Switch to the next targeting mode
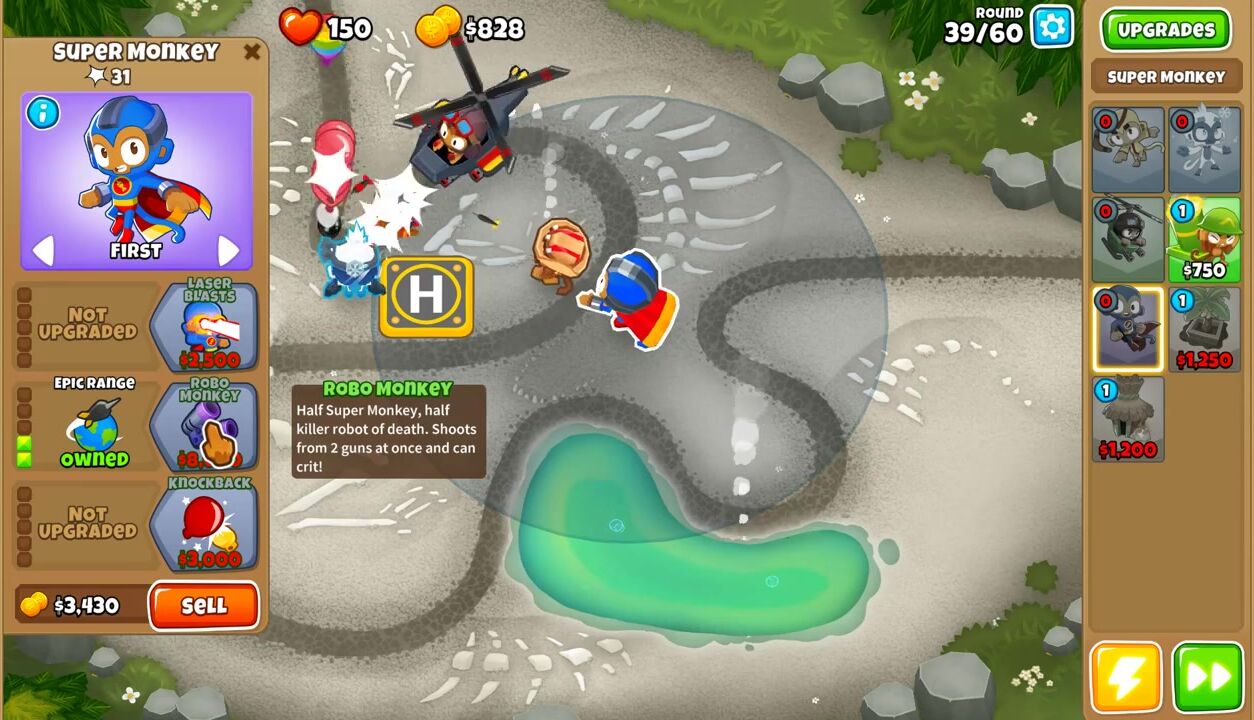The image size is (1254, 720). 229,250
